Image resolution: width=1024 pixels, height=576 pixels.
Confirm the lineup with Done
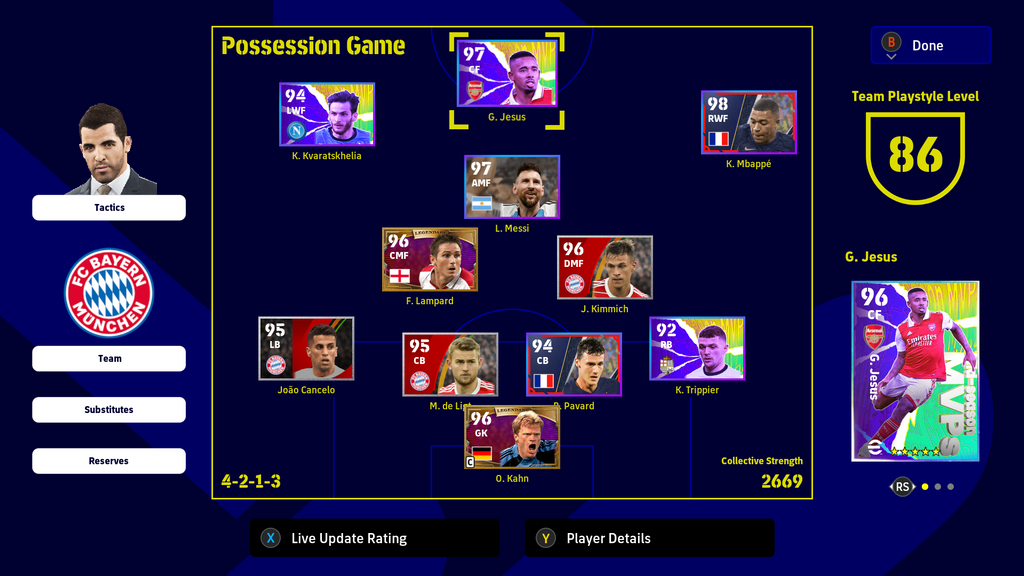coord(931,45)
